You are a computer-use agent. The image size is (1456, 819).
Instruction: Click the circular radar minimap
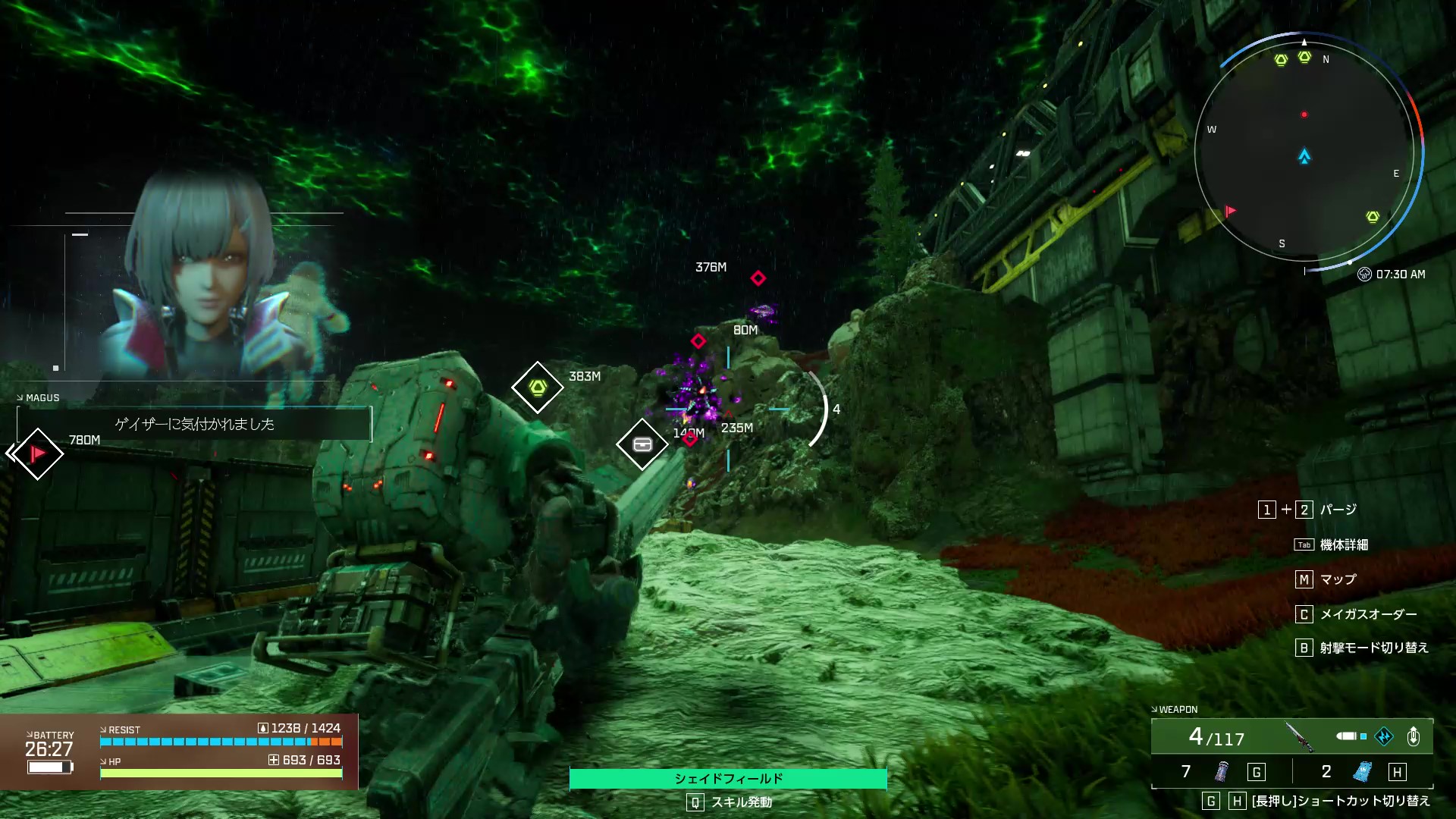coord(1304,152)
